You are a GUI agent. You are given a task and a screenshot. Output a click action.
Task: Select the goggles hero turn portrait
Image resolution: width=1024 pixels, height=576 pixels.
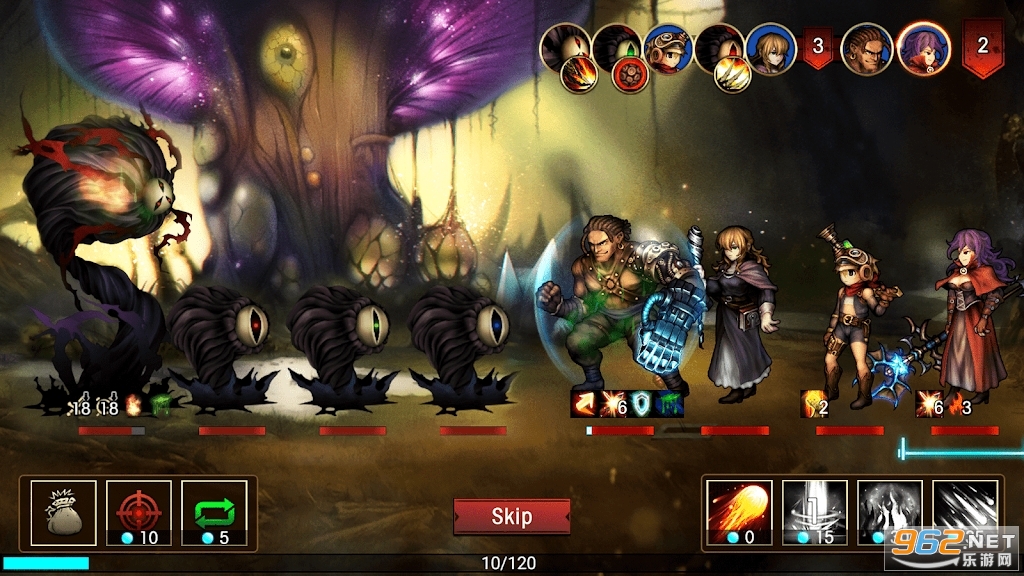pyautogui.click(x=667, y=47)
